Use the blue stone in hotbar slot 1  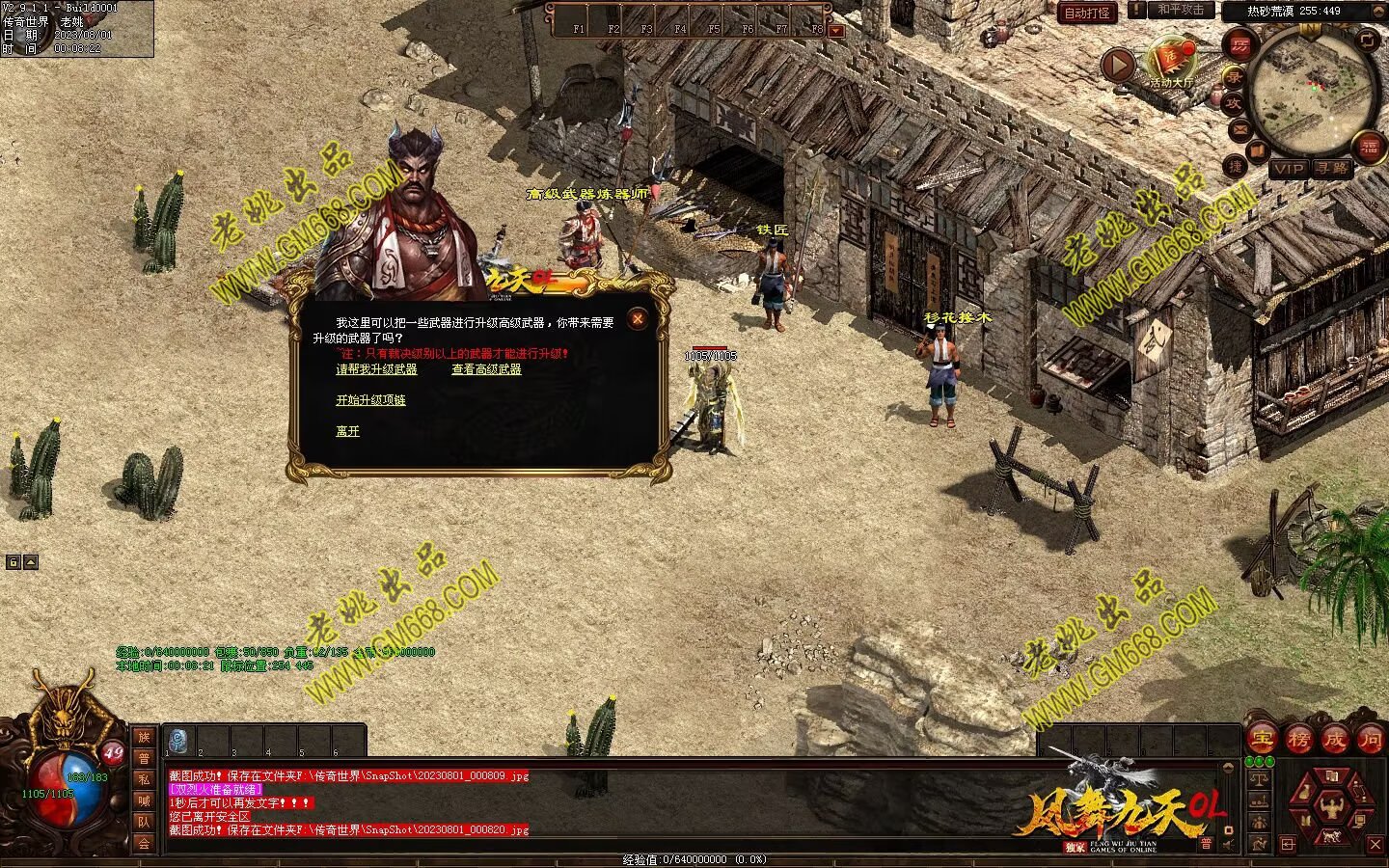177,741
